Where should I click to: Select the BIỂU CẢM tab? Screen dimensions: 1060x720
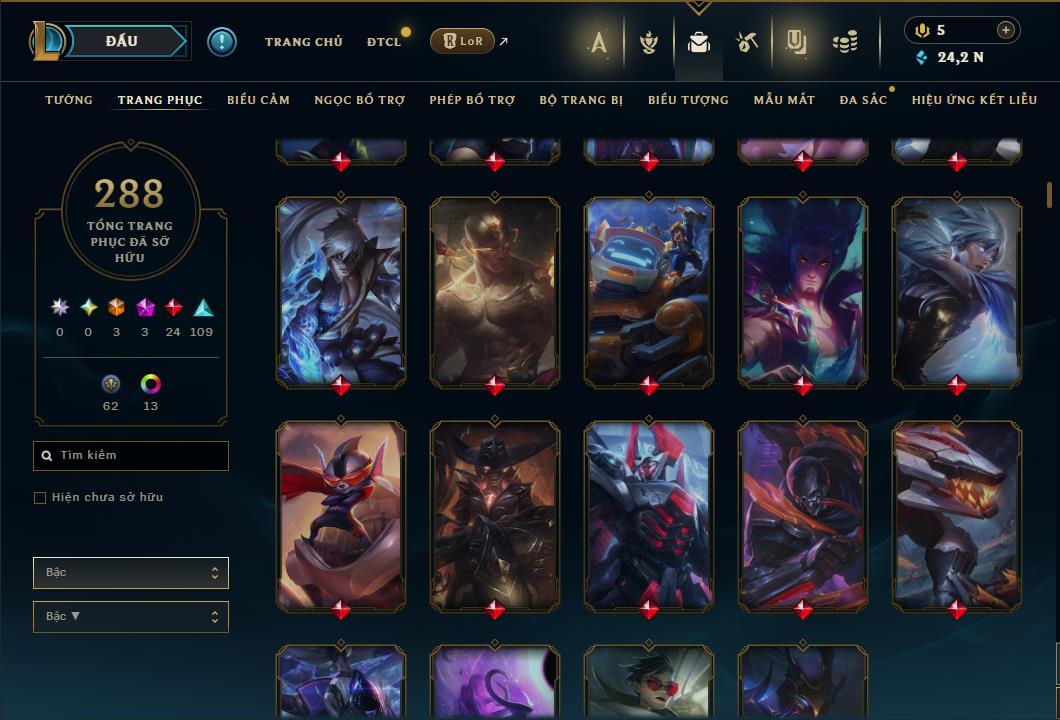tap(258, 100)
